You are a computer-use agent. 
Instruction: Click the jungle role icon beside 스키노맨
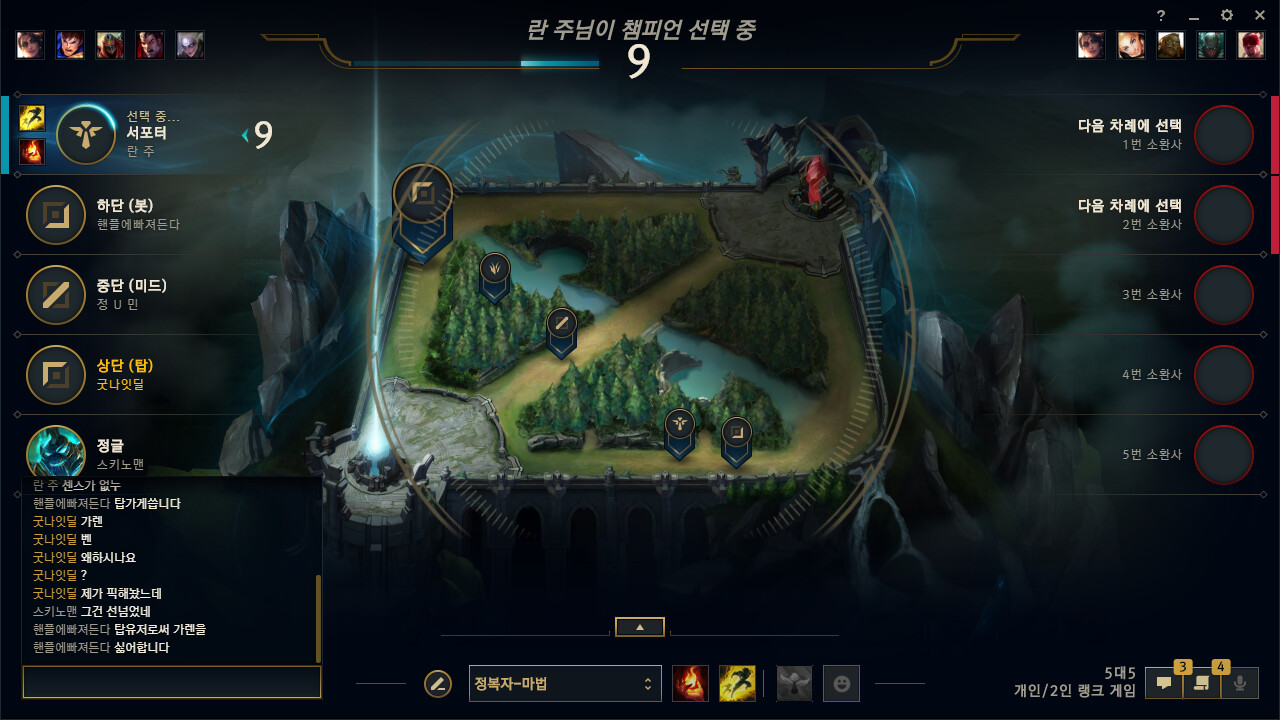click(56, 450)
